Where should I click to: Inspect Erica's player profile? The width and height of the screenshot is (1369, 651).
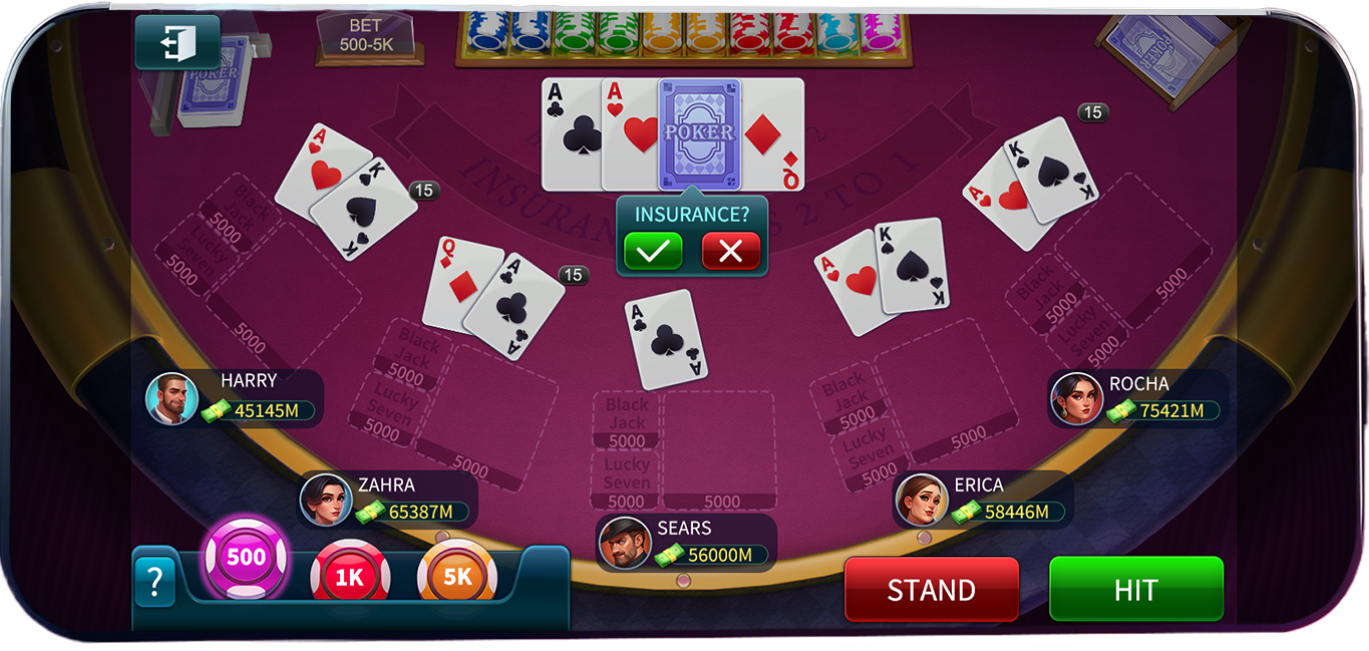(x=921, y=500)
